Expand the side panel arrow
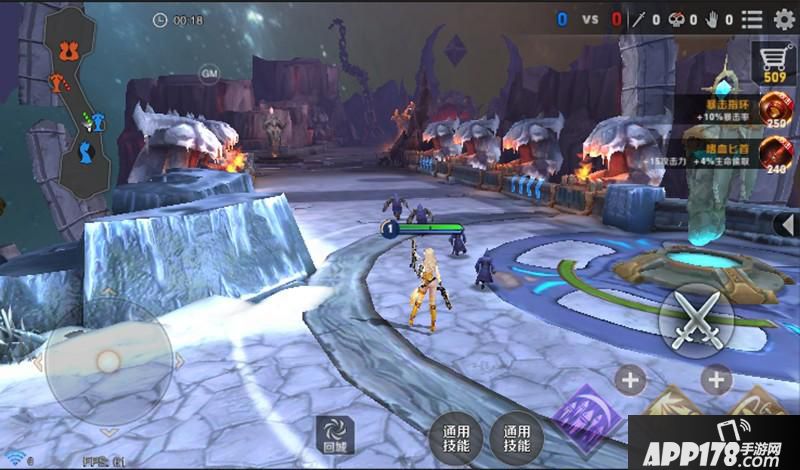The width and height of the screenshot is (800, 470). point(787,224)
